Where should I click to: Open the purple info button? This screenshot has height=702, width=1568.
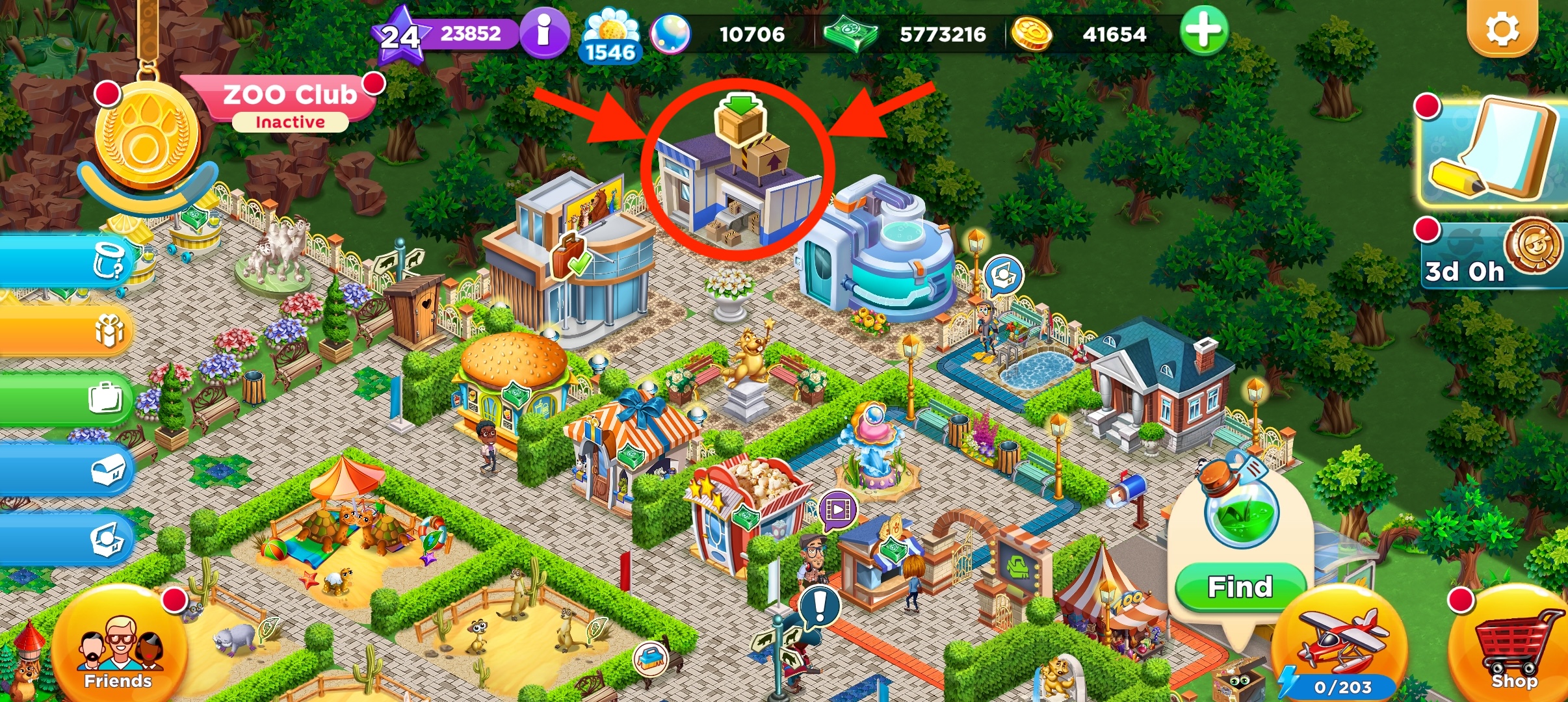coord(543,32)
